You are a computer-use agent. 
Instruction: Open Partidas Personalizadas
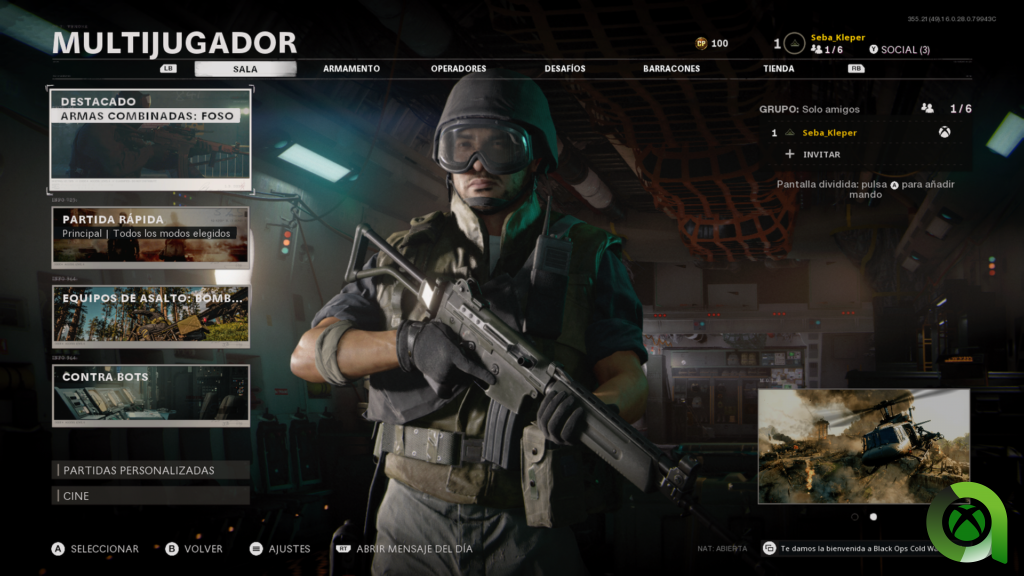(150, 470)
